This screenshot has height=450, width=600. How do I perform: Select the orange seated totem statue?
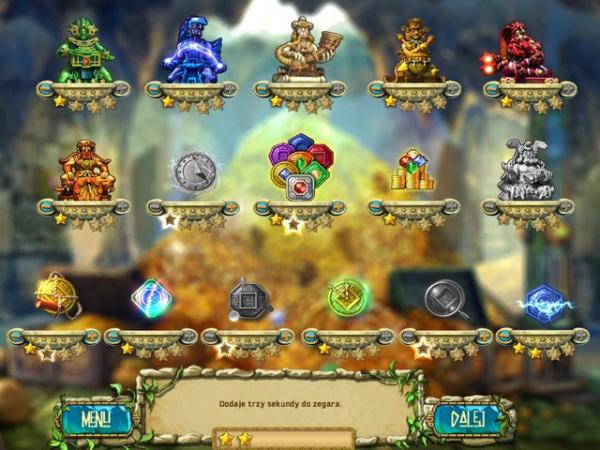(85, 170)
